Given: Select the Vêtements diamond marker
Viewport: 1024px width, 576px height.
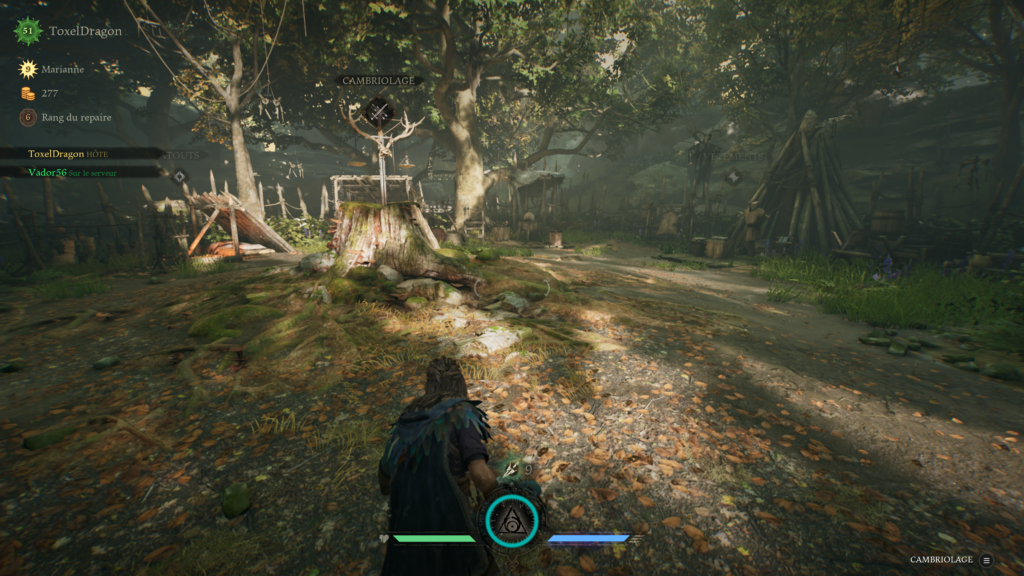Looking at the screenshot, I should (x=733, y=177).
